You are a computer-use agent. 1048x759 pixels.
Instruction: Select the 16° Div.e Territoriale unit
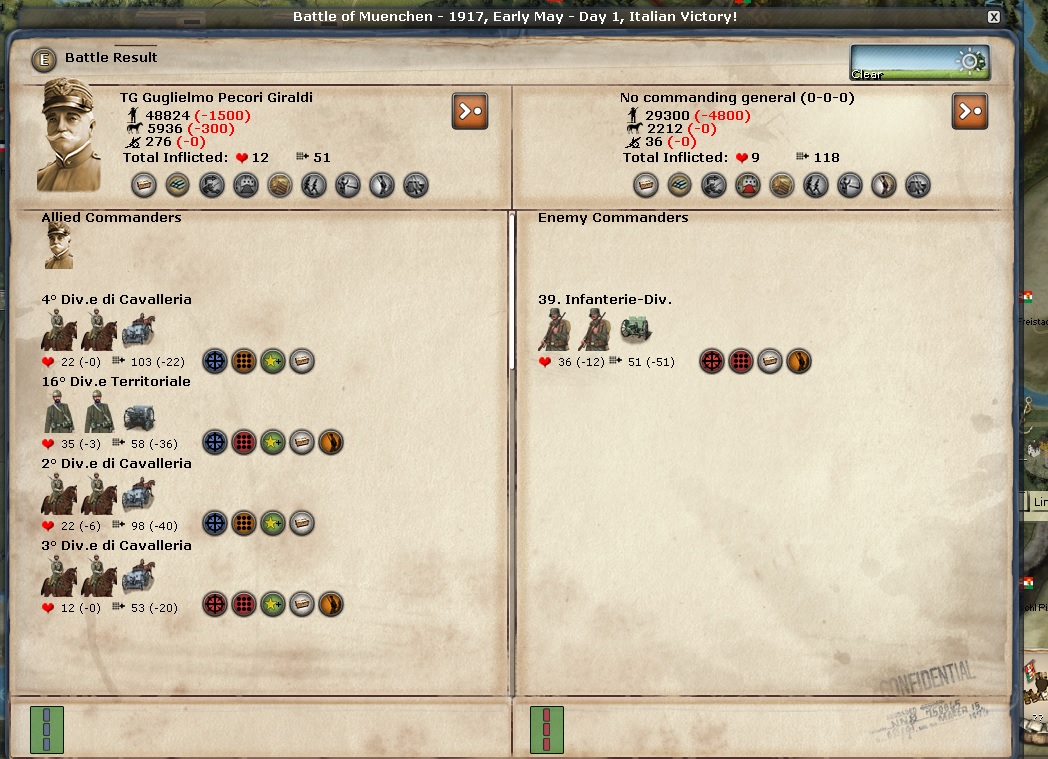[115, 381]
